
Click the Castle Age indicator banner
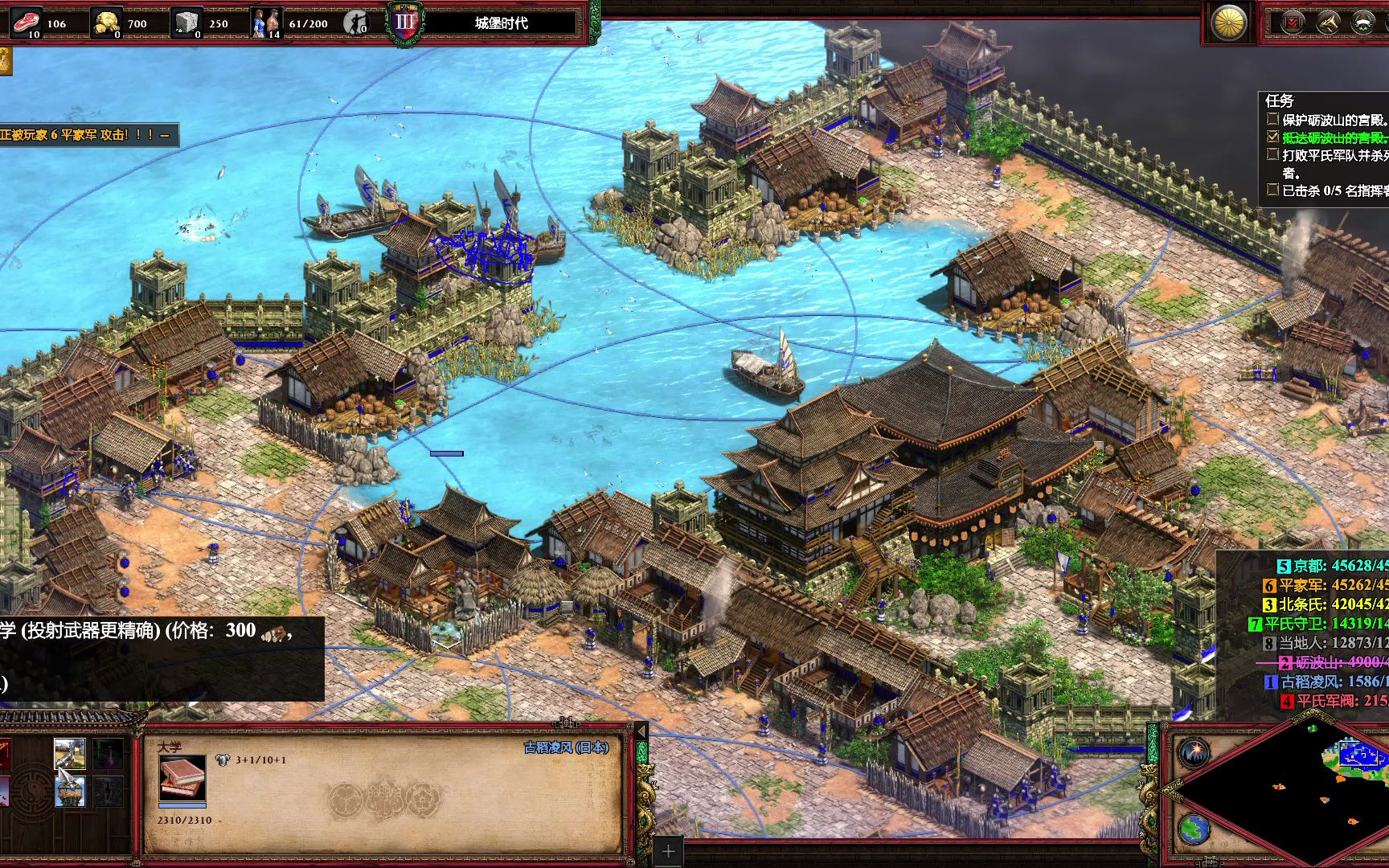[x=500, y=23]
